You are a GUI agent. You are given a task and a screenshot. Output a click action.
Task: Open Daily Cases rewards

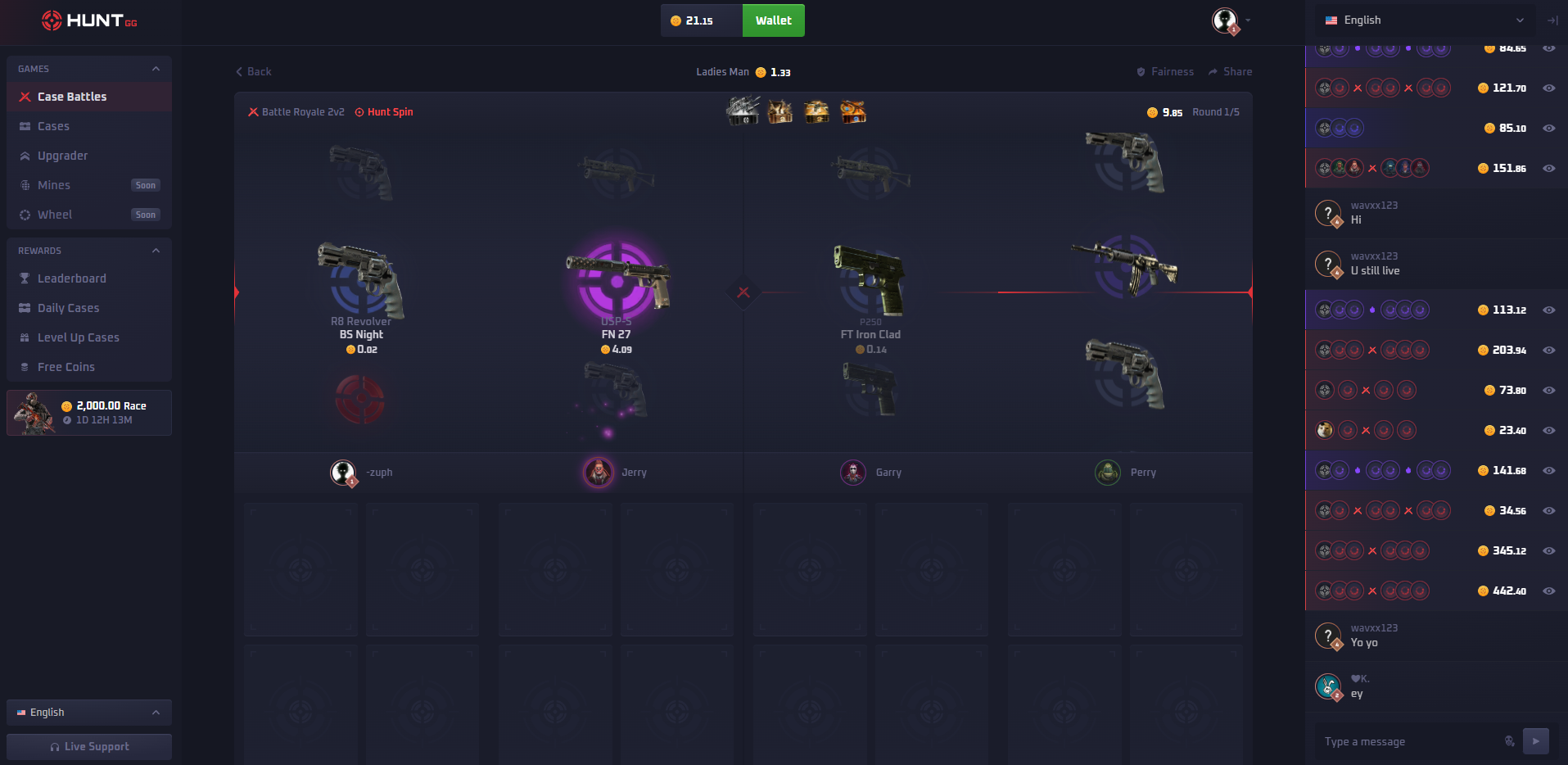[x=69, y=307]
